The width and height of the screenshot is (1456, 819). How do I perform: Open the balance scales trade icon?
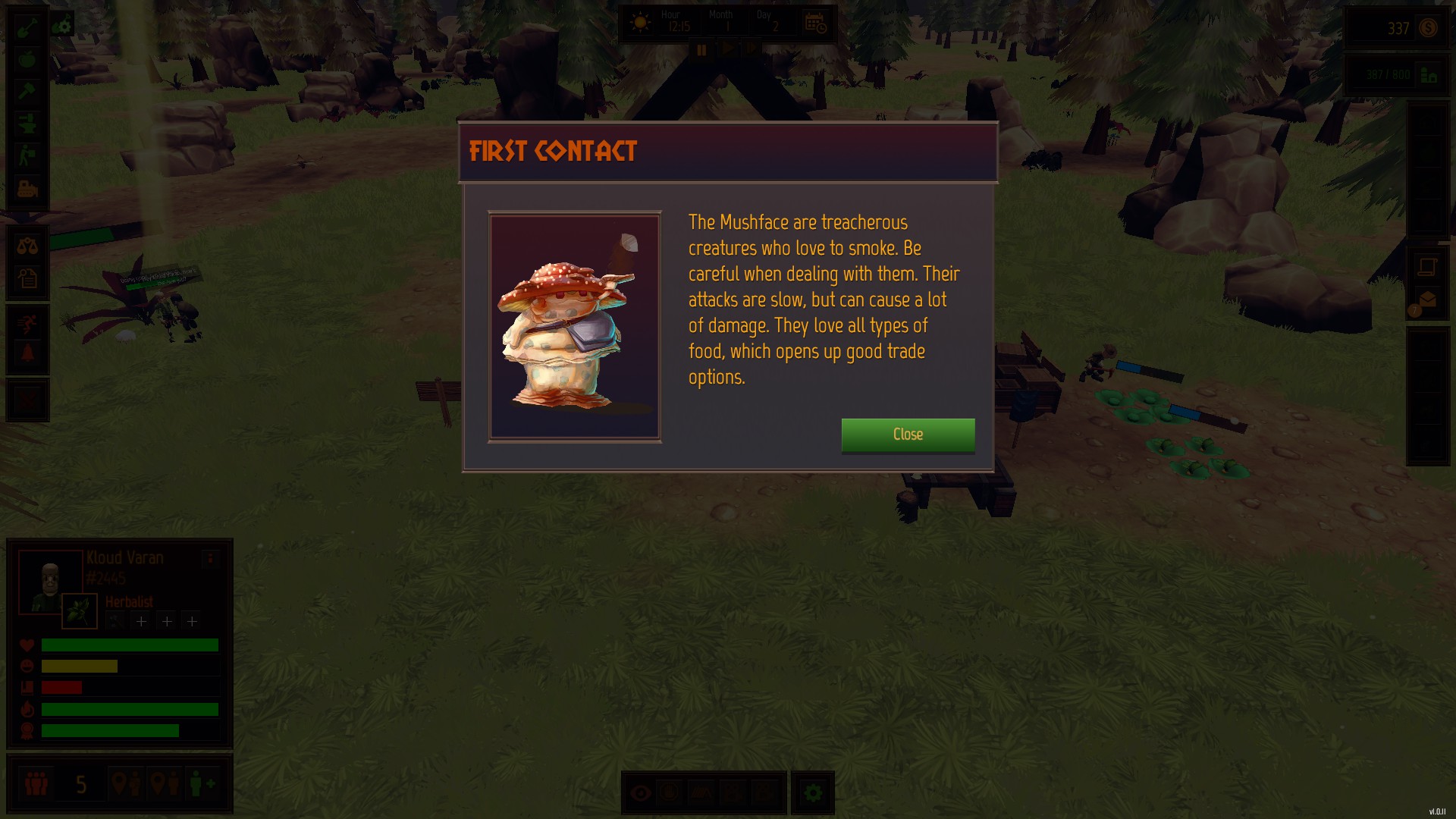27,246
